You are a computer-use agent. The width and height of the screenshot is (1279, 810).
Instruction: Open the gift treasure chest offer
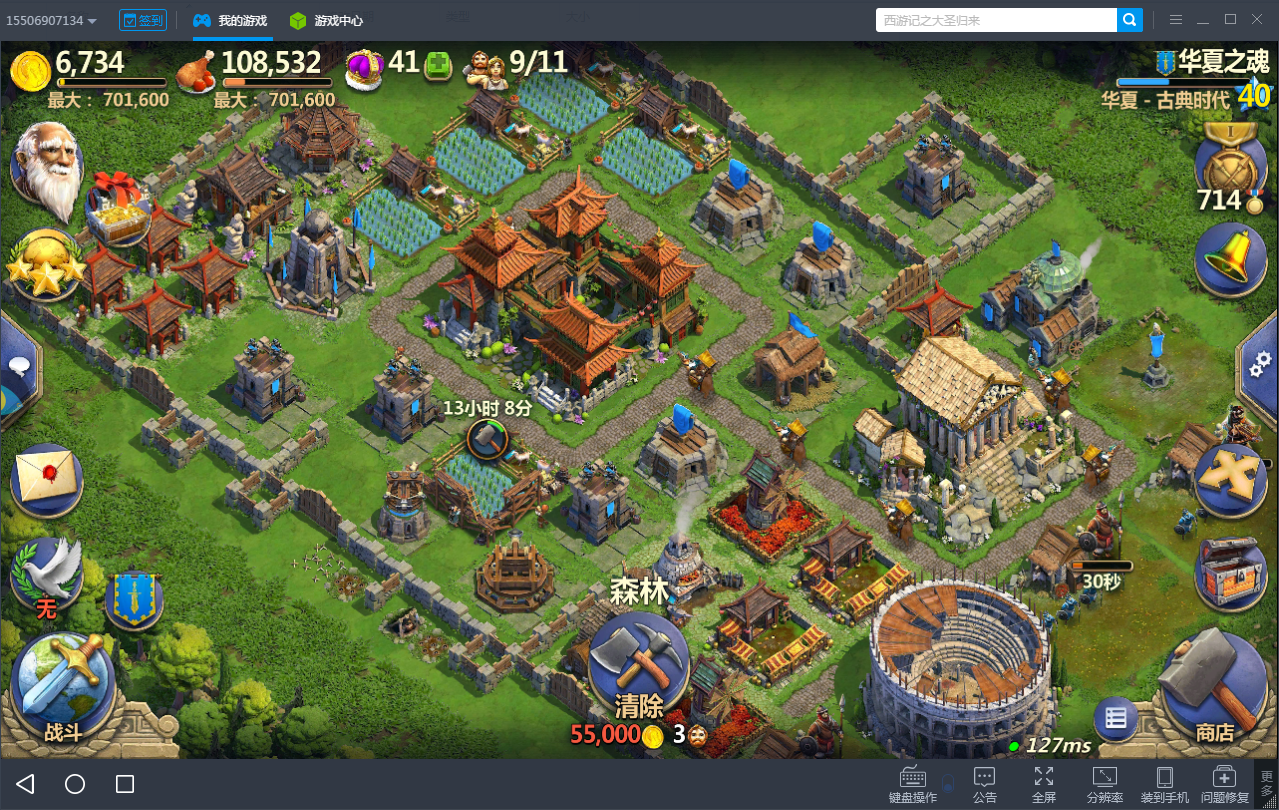[x=117, y=206]
